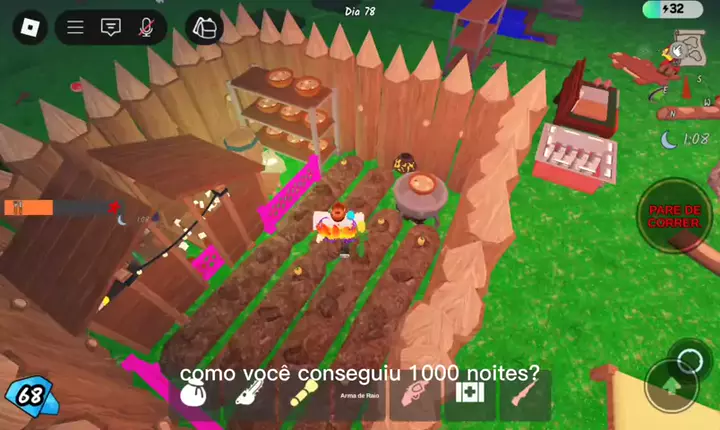Select the sack hotbar slot
The height and width of the screenshot is (430, 720).
192,397
